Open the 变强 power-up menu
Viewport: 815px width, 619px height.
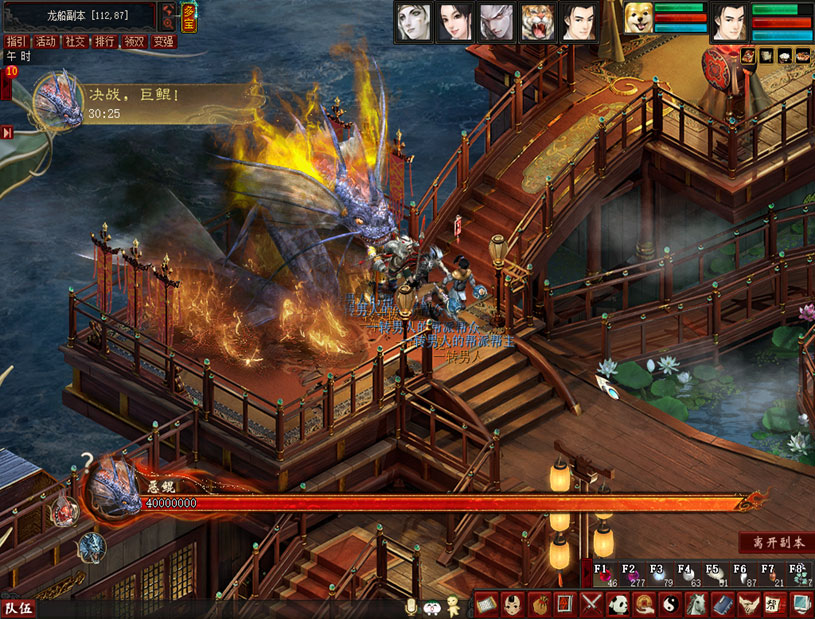tap(163, 41)
